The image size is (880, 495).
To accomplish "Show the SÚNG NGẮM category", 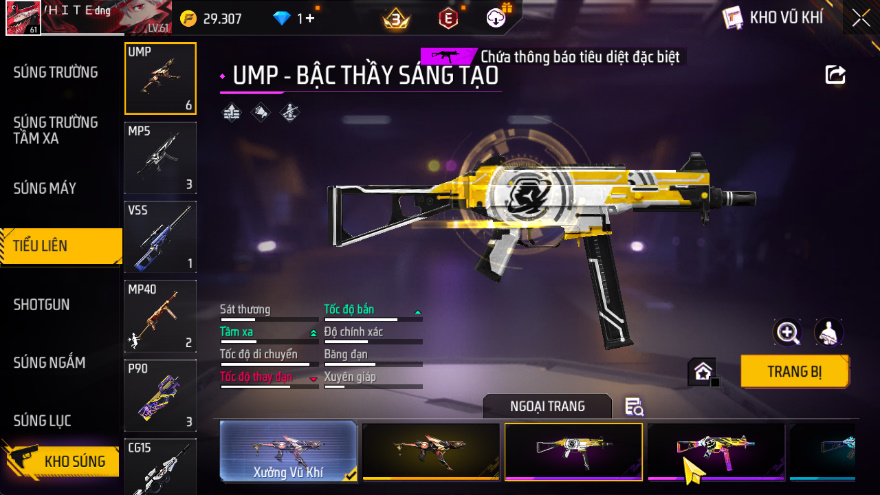I will [50, 362].
